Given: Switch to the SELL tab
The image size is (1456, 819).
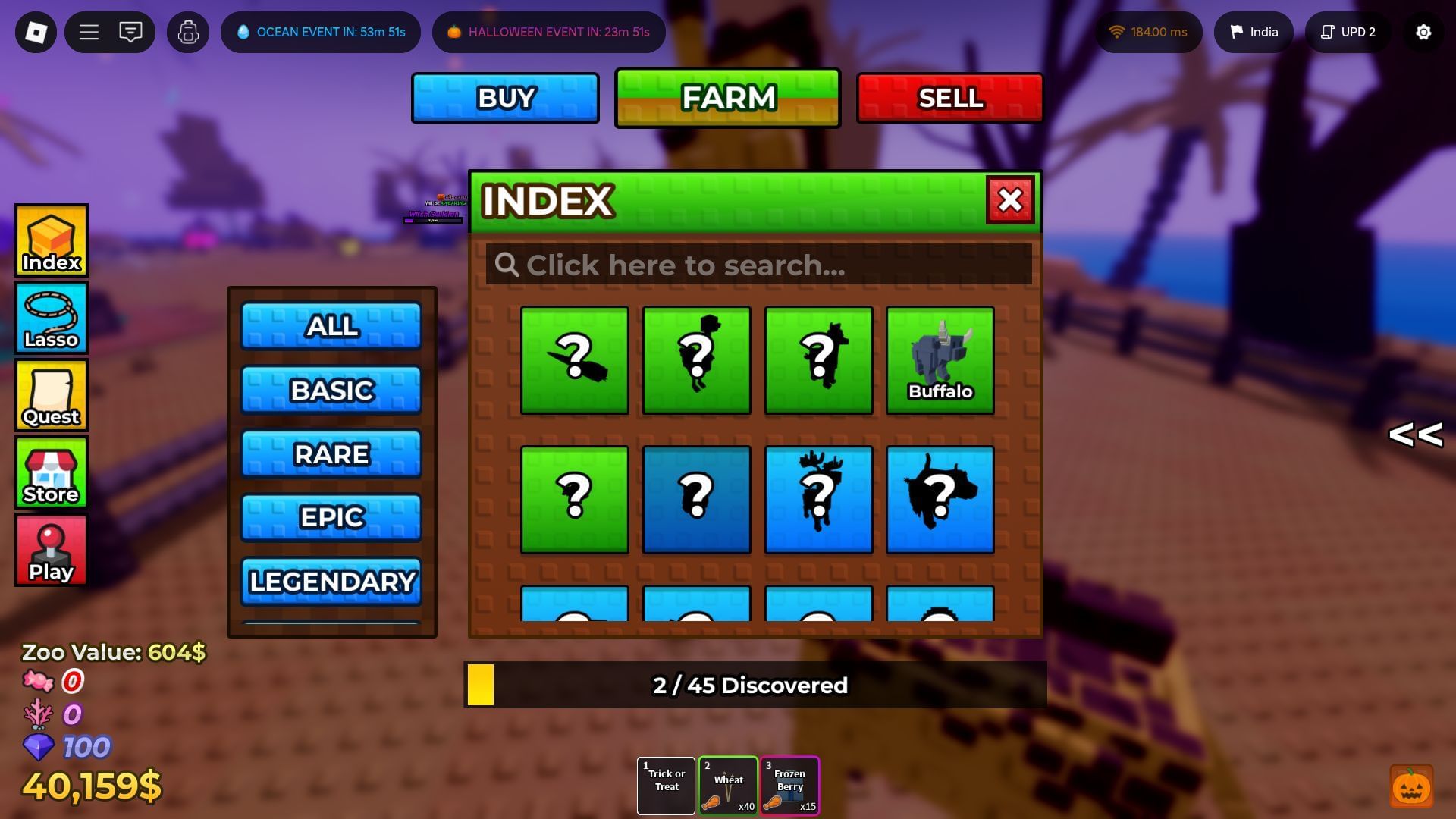Looking at the screenshot, I should pyautogui.click(x=950, y=97).
